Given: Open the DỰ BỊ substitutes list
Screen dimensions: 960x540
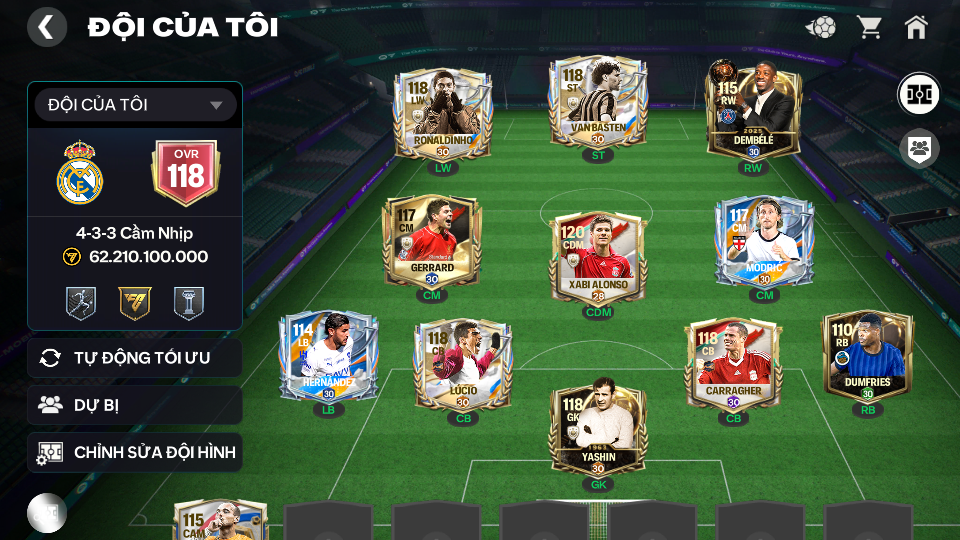Looking at the screenshot, I should click(x=135, y=405).
